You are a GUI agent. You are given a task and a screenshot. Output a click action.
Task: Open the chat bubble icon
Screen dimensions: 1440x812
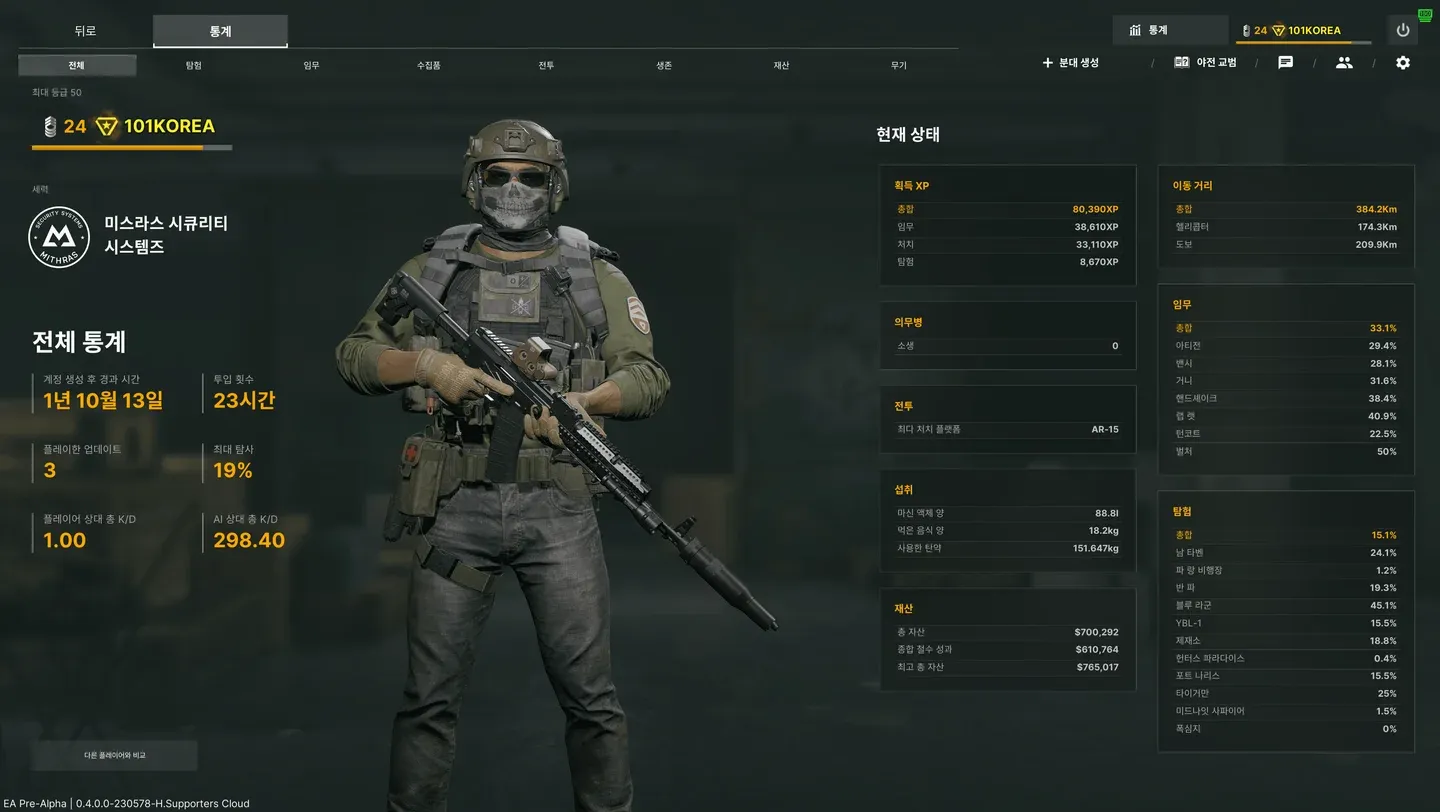[1286, 62]
